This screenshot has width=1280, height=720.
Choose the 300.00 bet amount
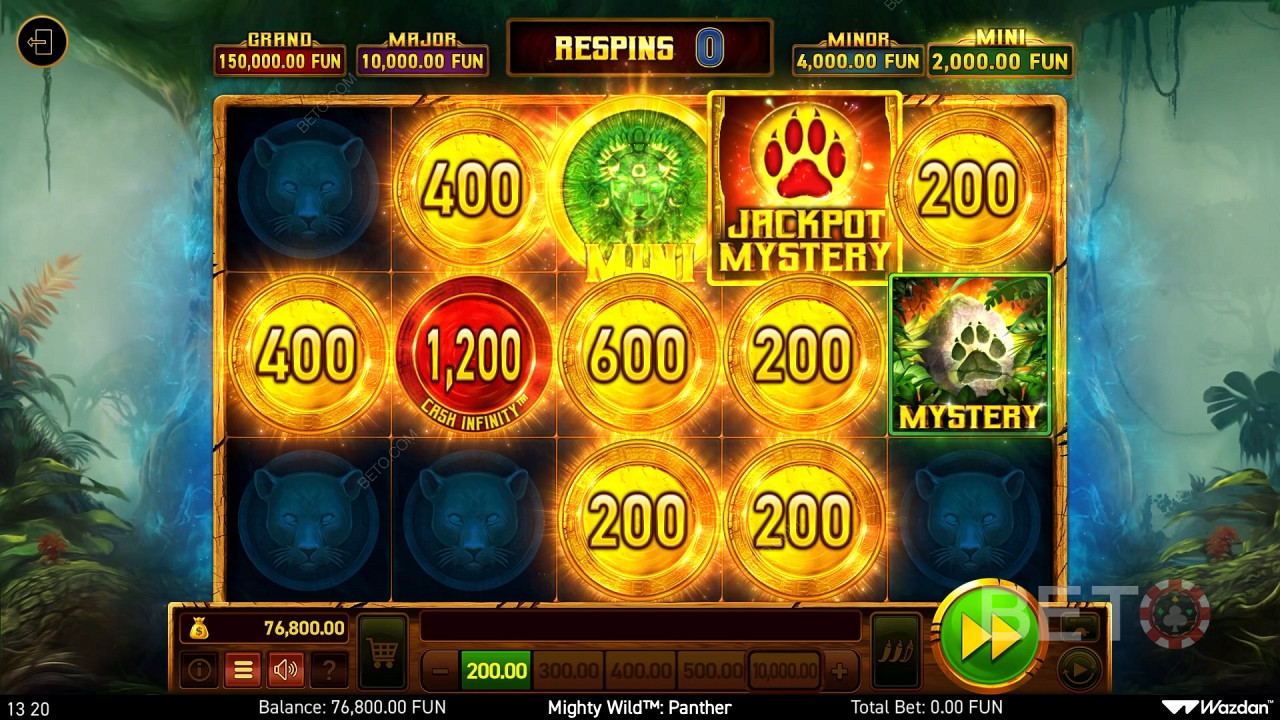click(x=567, y=670)
